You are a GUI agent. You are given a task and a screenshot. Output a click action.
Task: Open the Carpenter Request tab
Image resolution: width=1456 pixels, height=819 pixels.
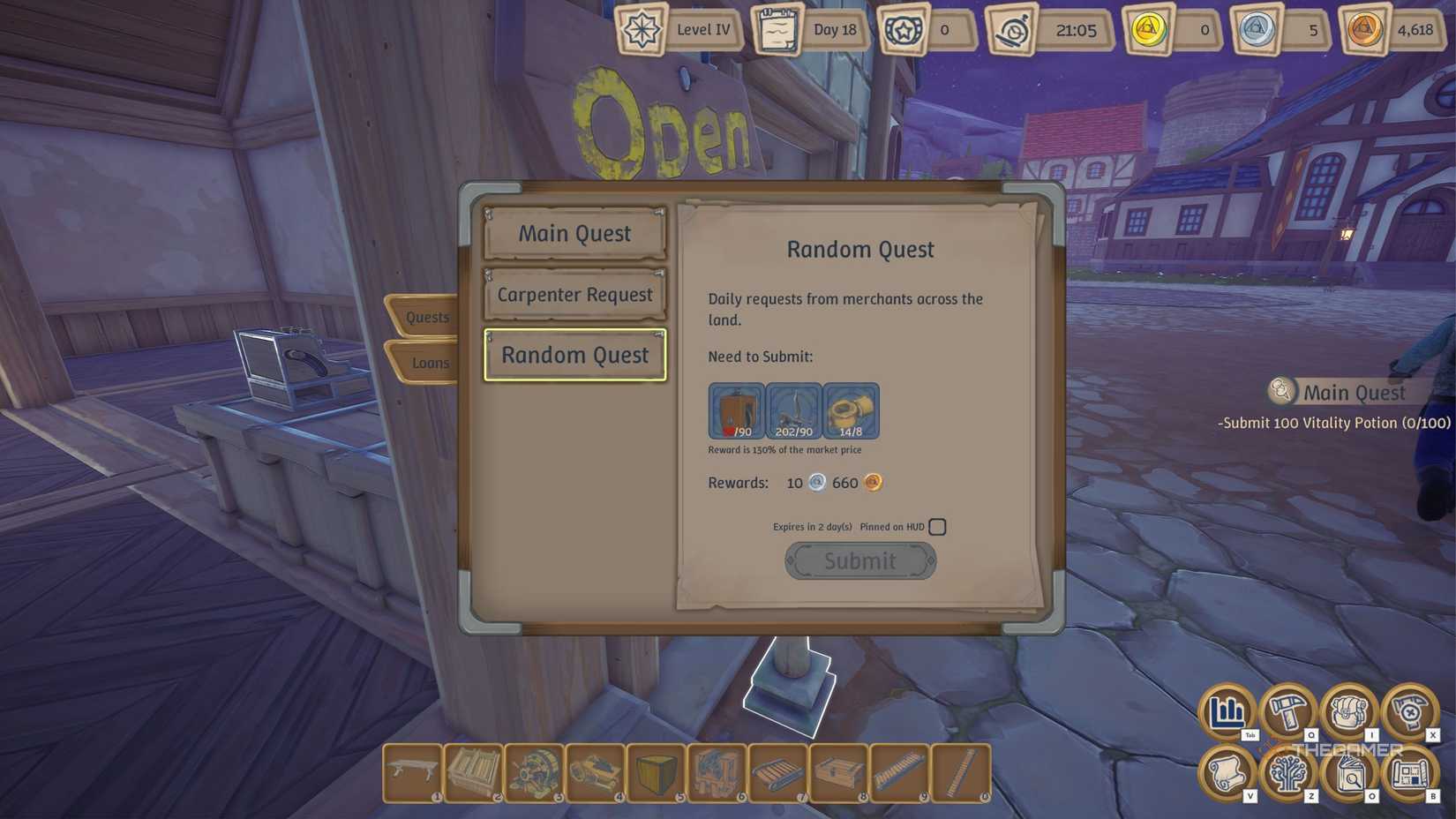[574, 294]
